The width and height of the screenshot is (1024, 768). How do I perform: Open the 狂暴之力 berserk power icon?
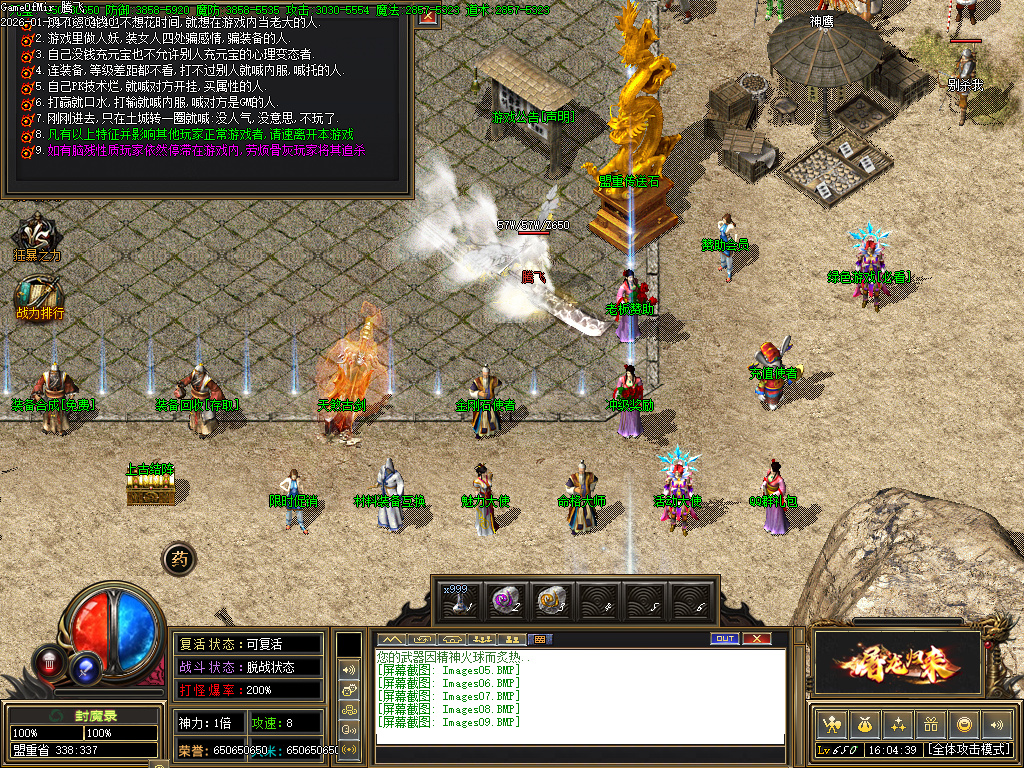point(38,237)
